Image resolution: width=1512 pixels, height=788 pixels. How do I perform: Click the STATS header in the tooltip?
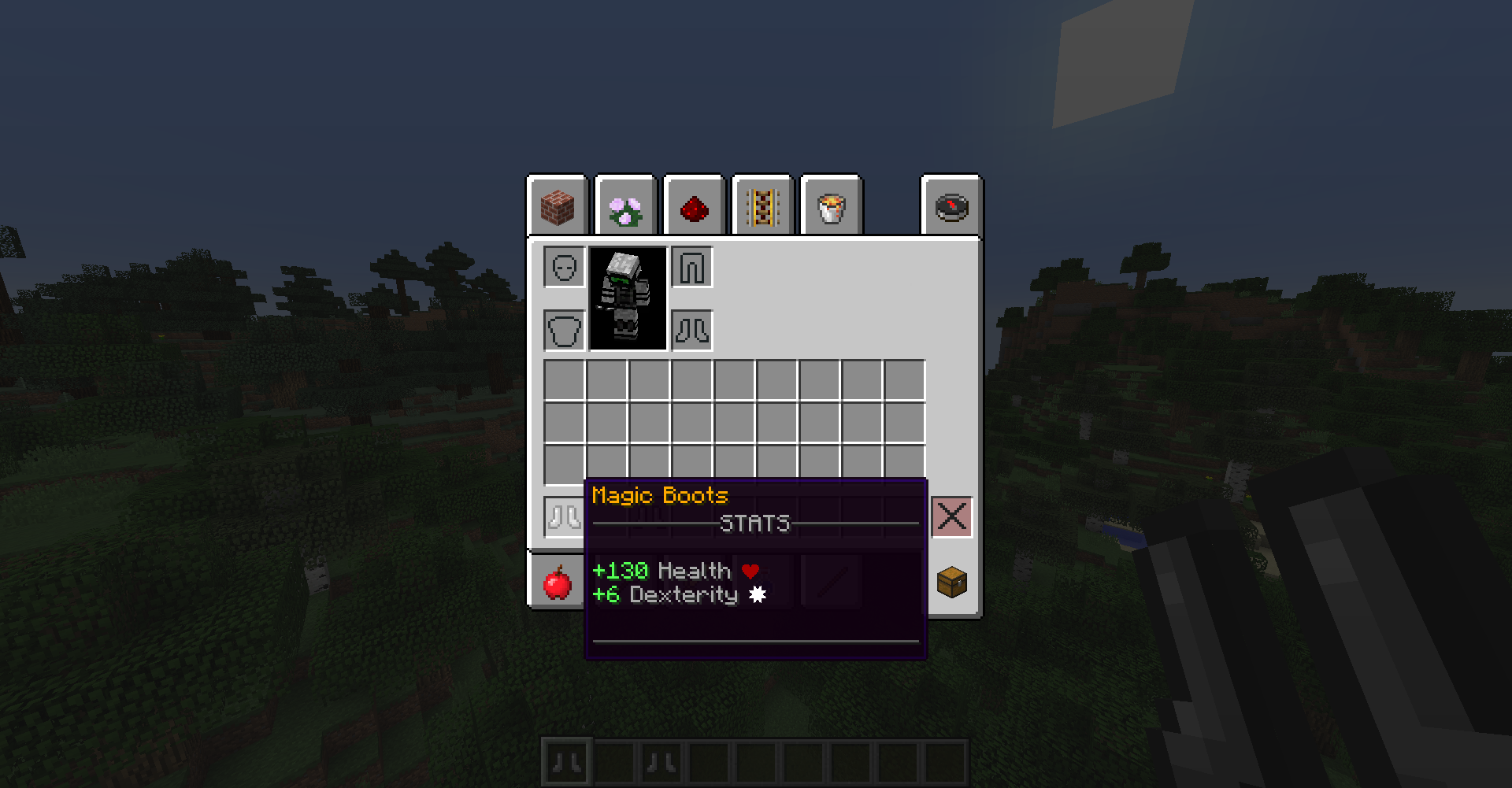coord(755,523)
